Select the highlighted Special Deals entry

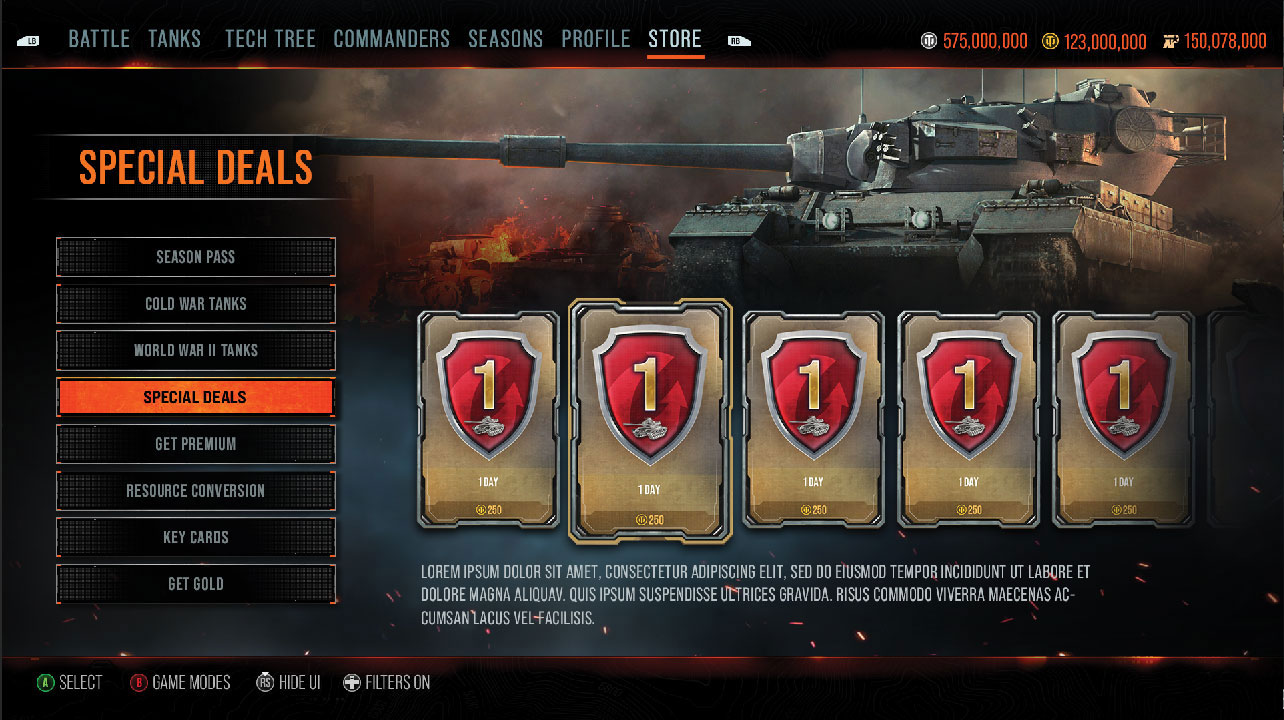pos(196,397)
